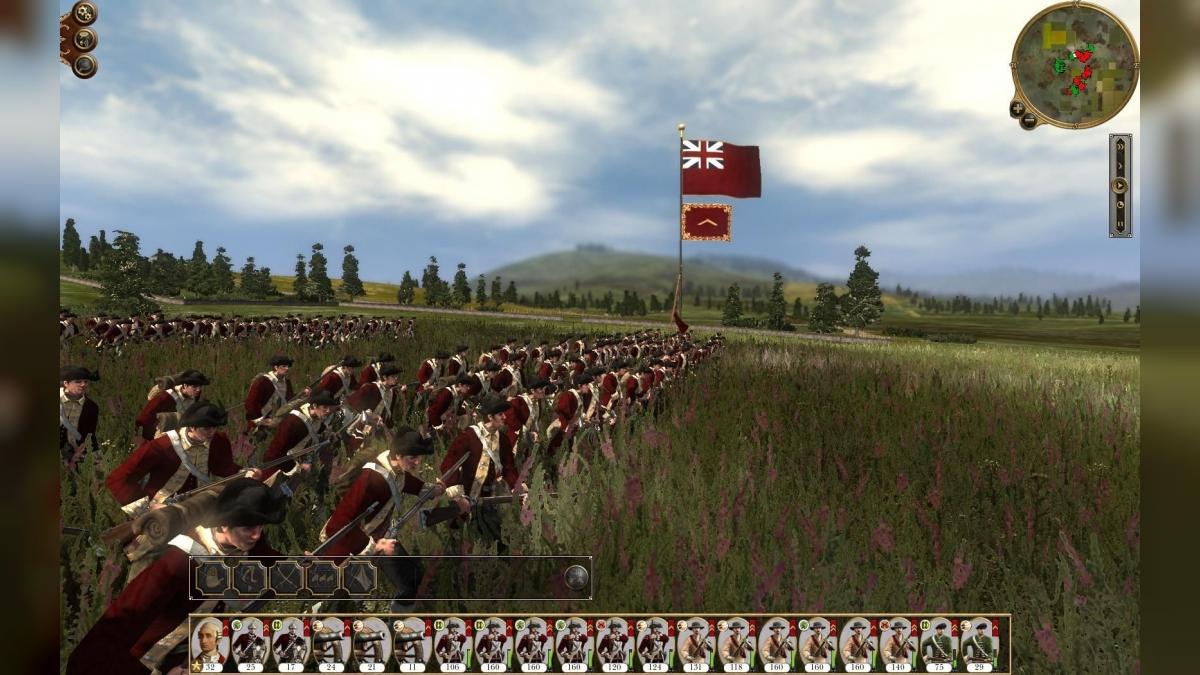The image size is (1200, 675).
Task: Click the round button right of the orders panel
Action: coord(575,577)
